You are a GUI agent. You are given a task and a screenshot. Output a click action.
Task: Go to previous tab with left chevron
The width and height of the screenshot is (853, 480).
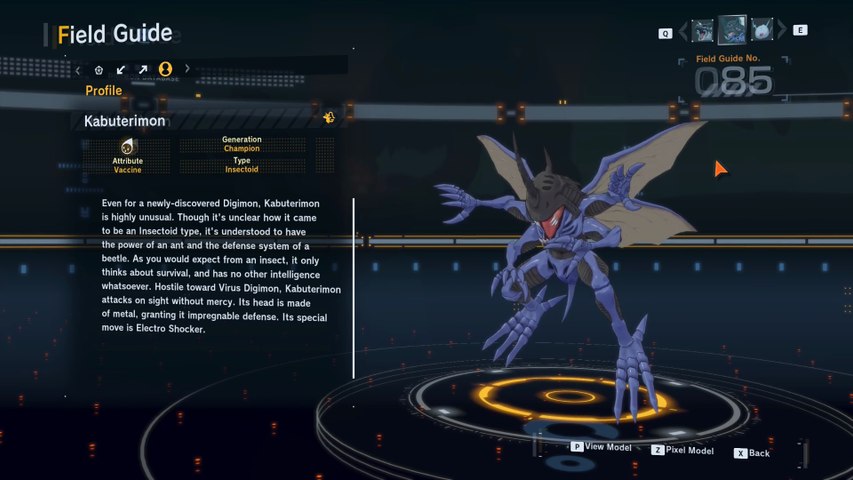tap(78, 70)
